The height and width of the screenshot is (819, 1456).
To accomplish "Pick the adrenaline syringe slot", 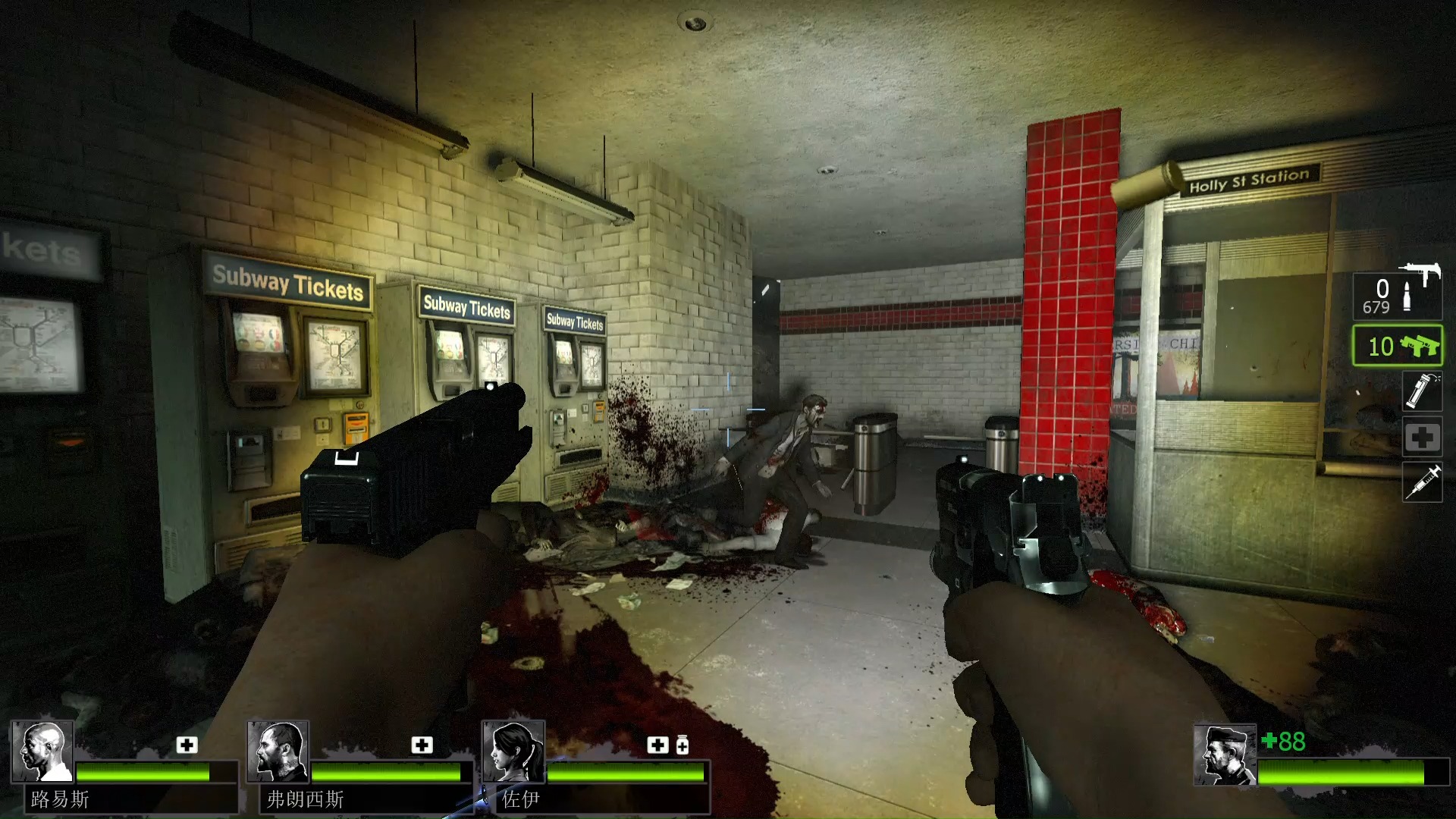I will tap(1422, 482).
